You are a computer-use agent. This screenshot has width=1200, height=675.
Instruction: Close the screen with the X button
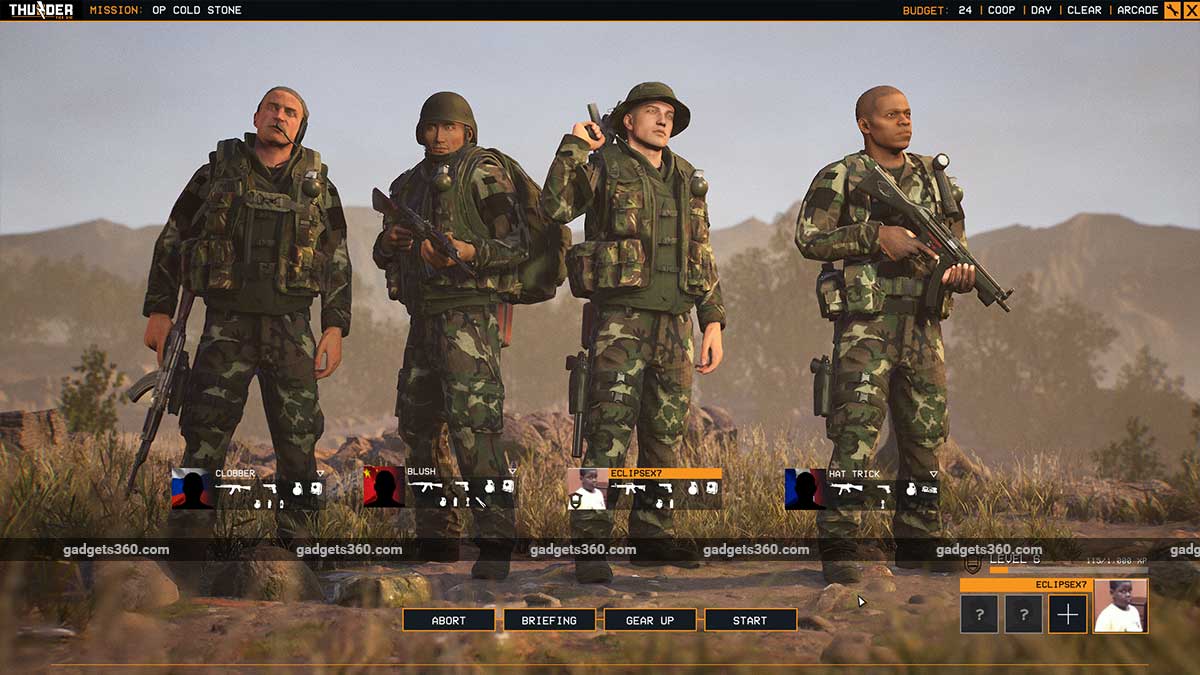click(x=1191, y=10)
